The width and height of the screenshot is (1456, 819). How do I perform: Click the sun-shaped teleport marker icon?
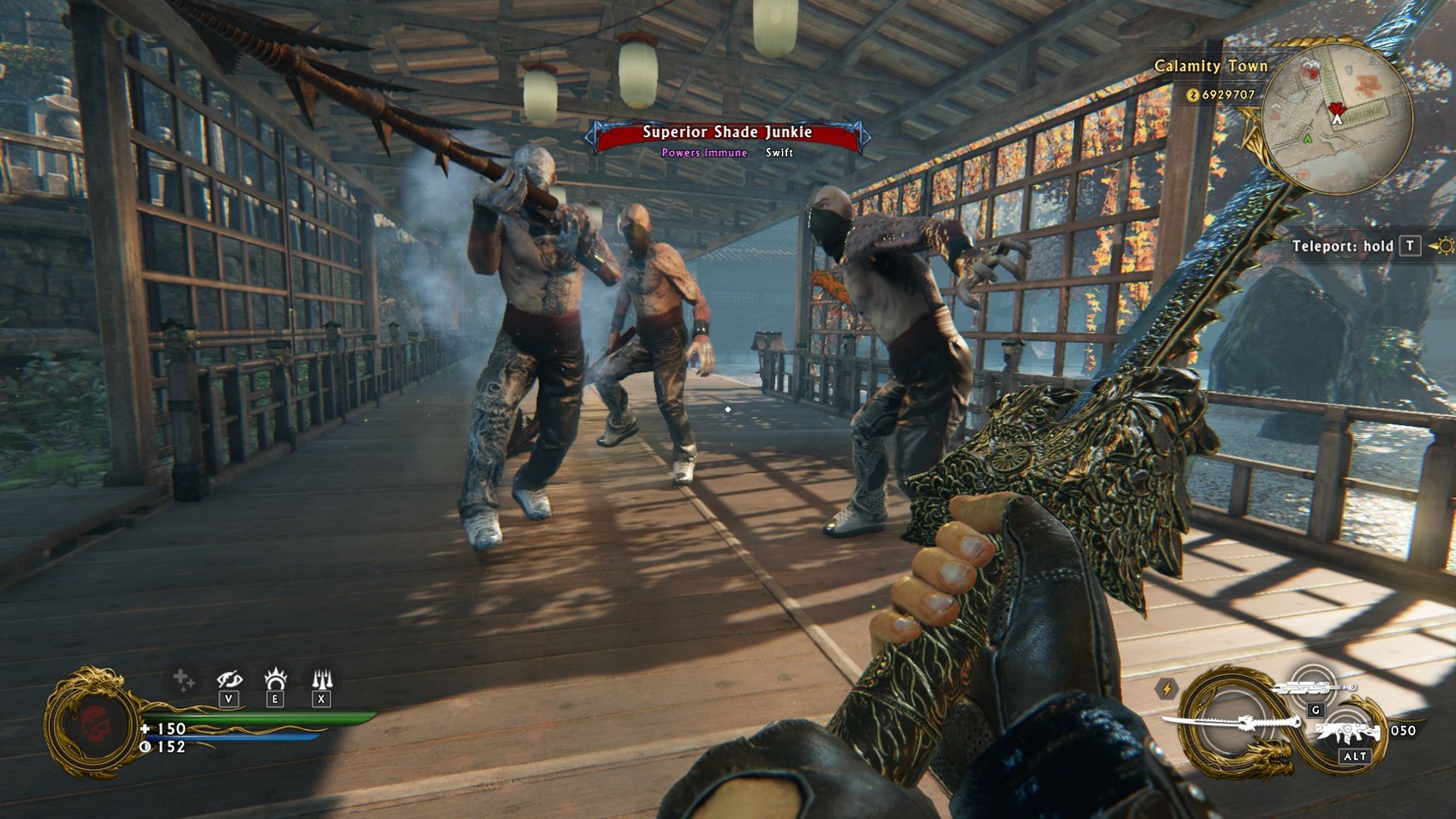1444,246
